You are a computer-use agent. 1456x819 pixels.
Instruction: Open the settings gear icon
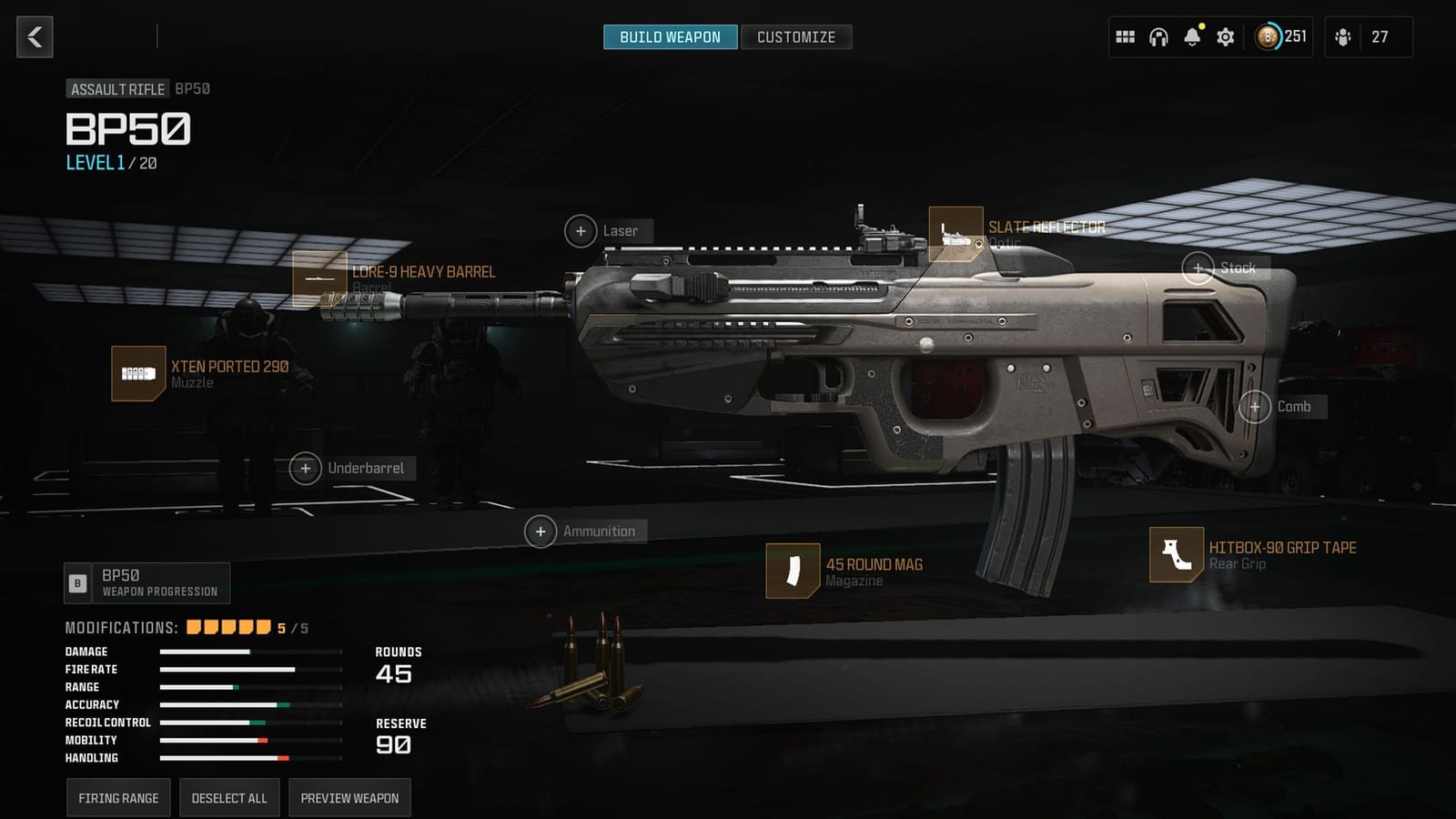click(x=1224, y=37)
